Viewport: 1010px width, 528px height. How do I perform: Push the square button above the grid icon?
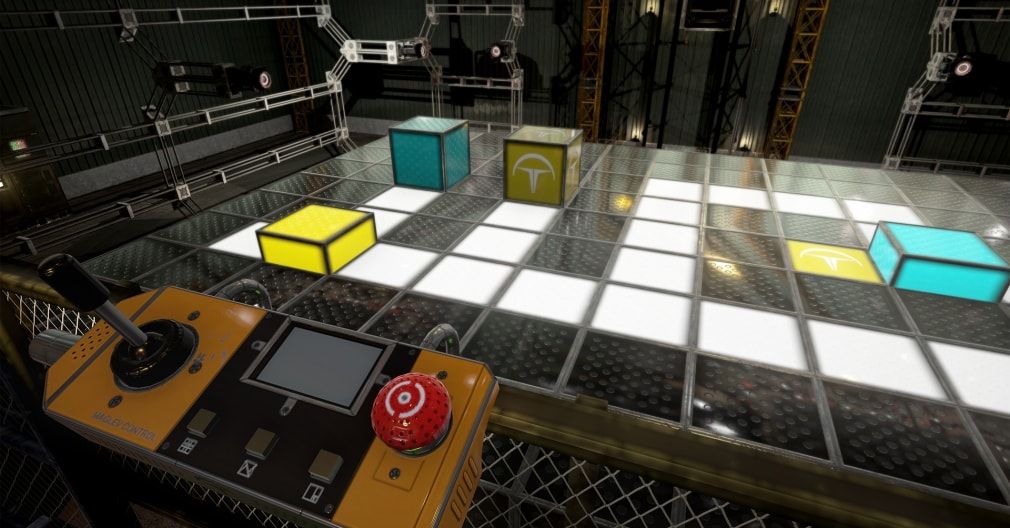click(x=201, y=423)
